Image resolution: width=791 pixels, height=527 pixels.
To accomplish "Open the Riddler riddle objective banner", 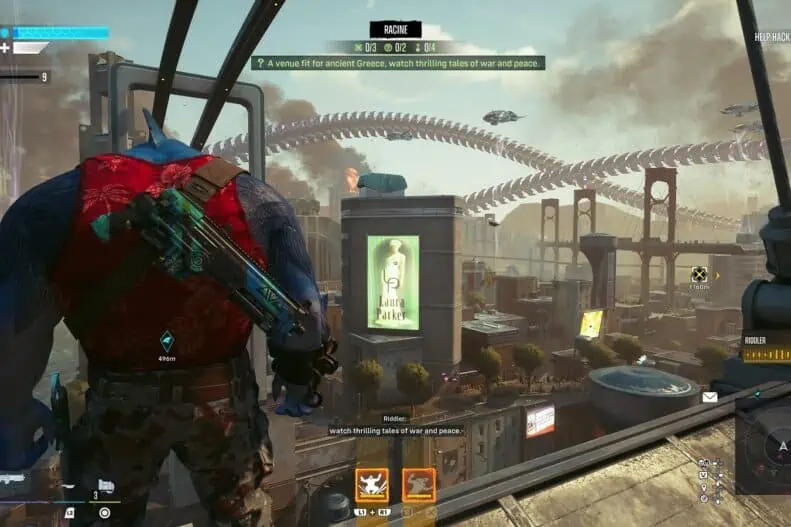I will pyautogui.click(x=398, y=63).
